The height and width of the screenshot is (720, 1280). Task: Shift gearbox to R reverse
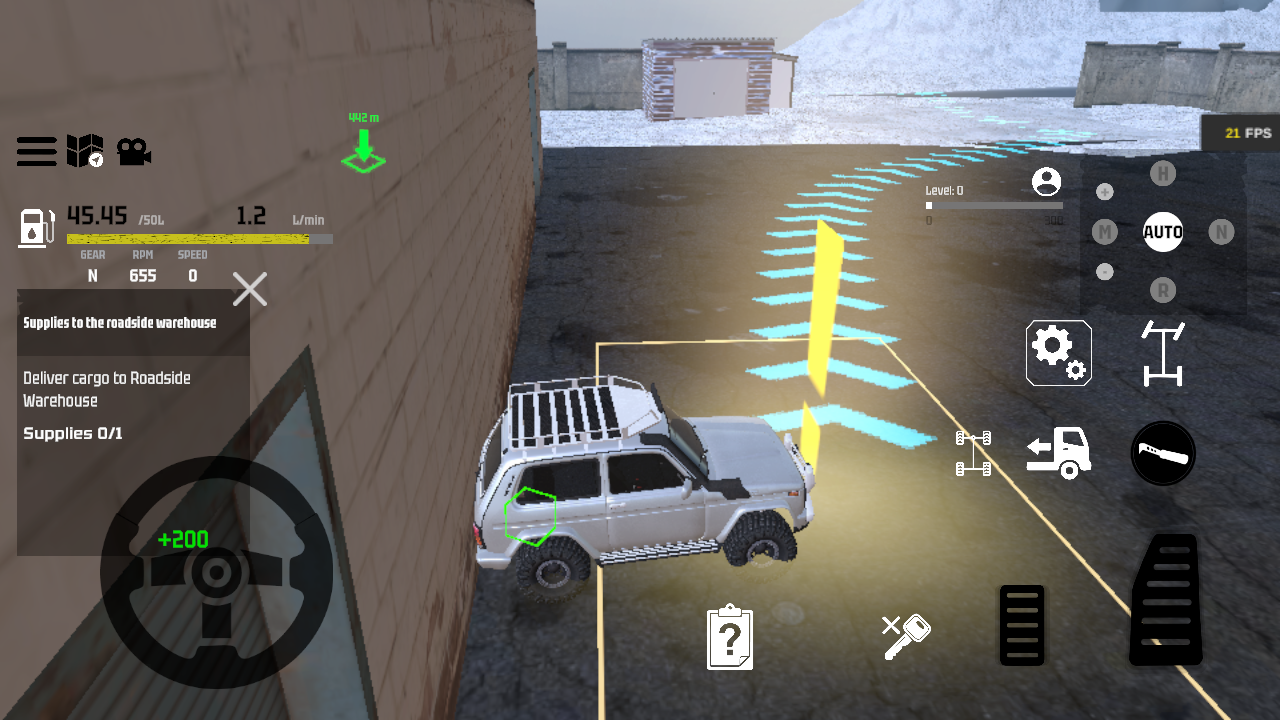pyautogui.click(x=1162, y=290)
